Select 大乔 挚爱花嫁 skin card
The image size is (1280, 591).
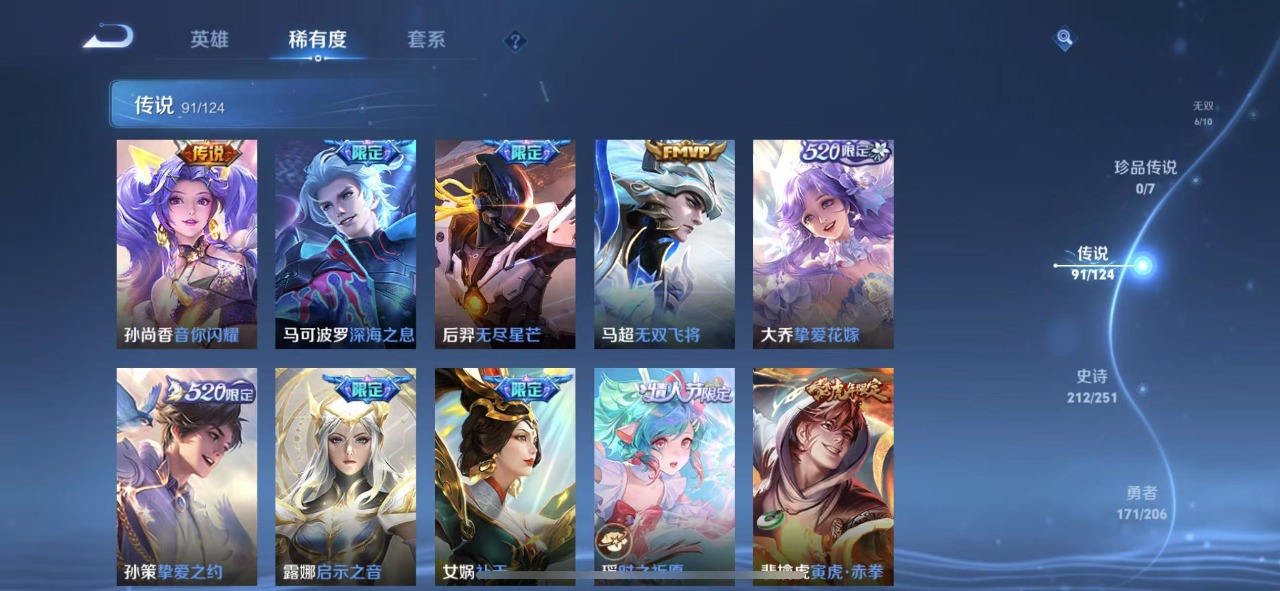(823, 244)
